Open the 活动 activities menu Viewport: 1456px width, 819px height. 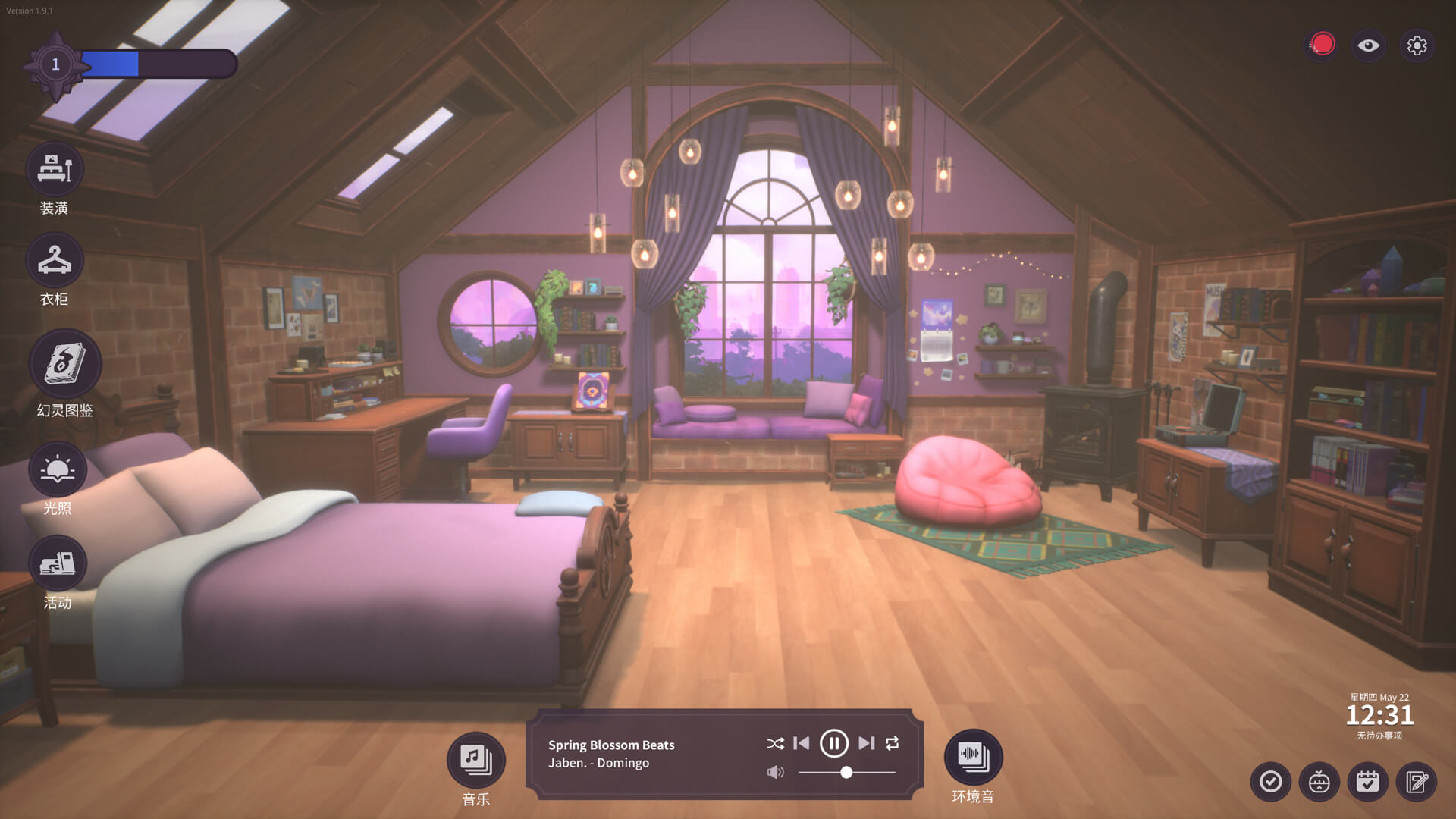pos(58,563)
